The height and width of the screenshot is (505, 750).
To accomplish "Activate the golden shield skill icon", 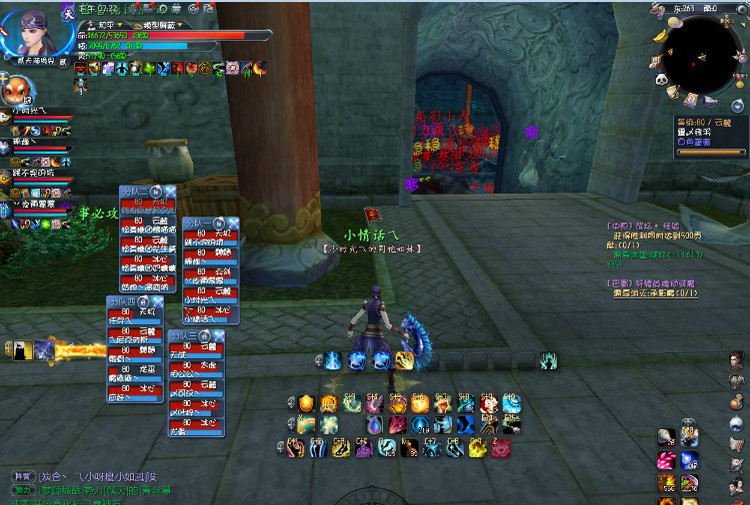I will pos(307,403).
